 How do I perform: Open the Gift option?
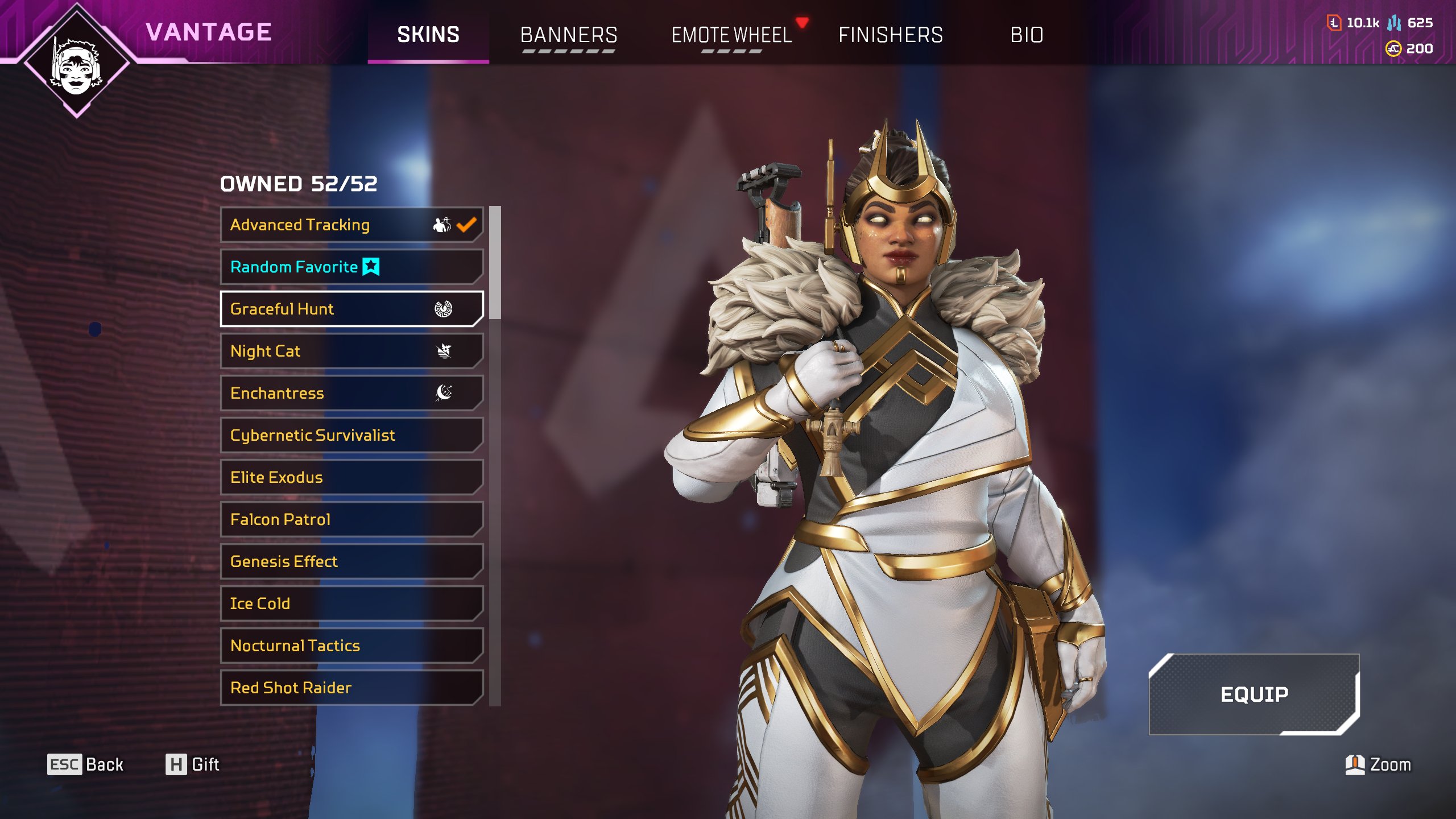coord(193,764)
